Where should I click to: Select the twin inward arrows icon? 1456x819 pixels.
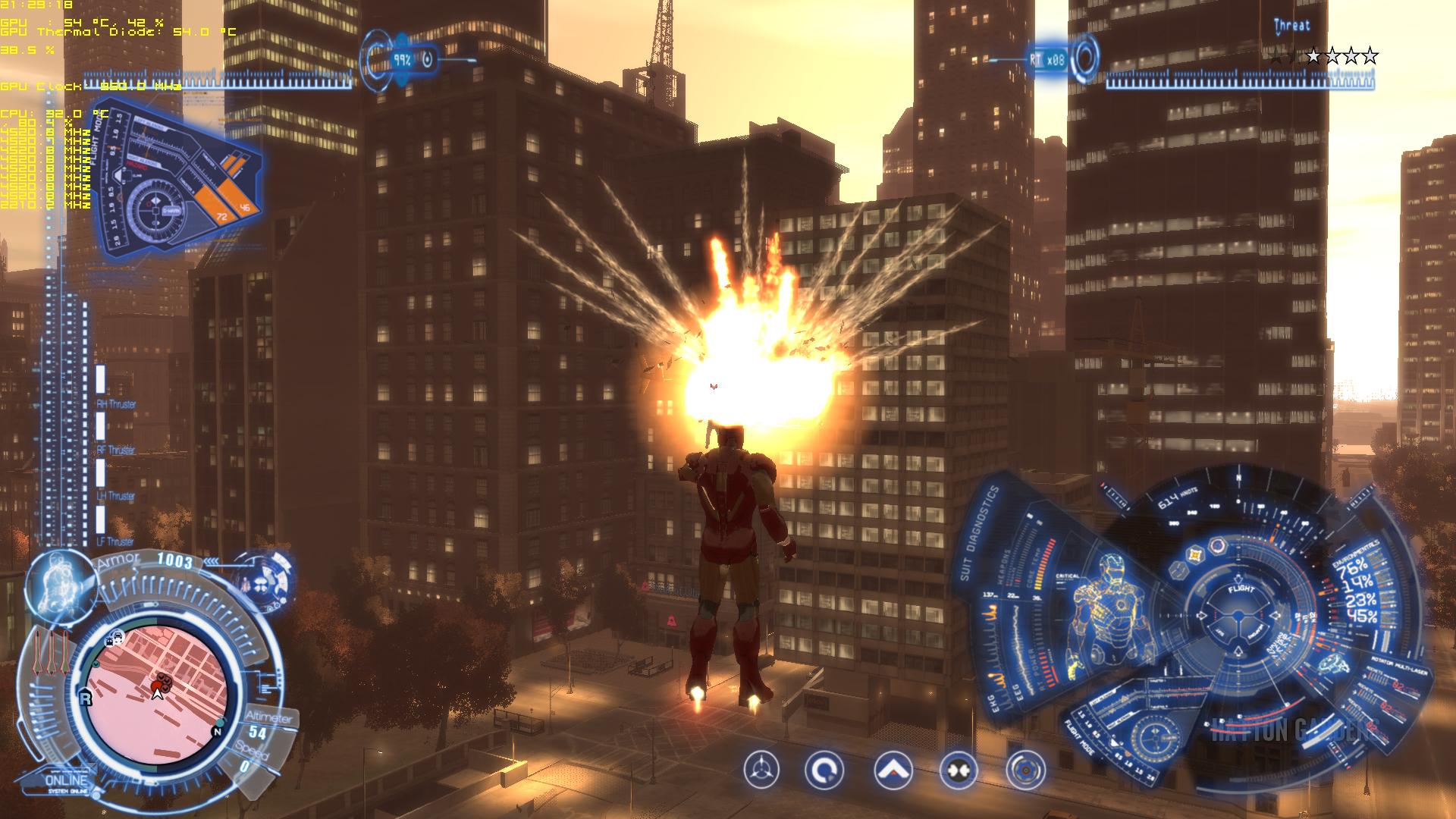coord(959,771)
